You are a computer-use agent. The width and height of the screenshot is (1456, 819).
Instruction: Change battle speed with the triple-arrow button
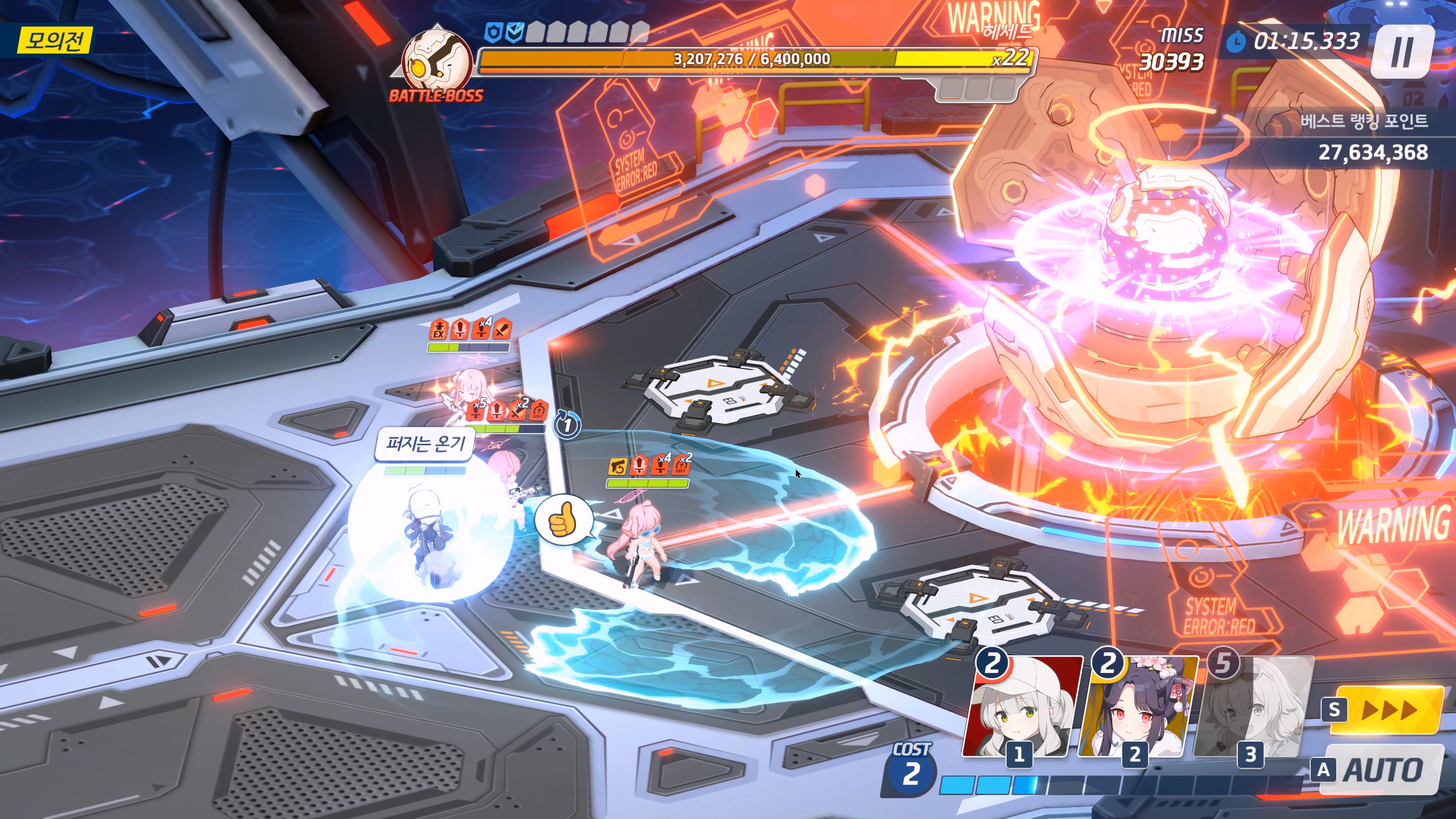point(1388,709)
